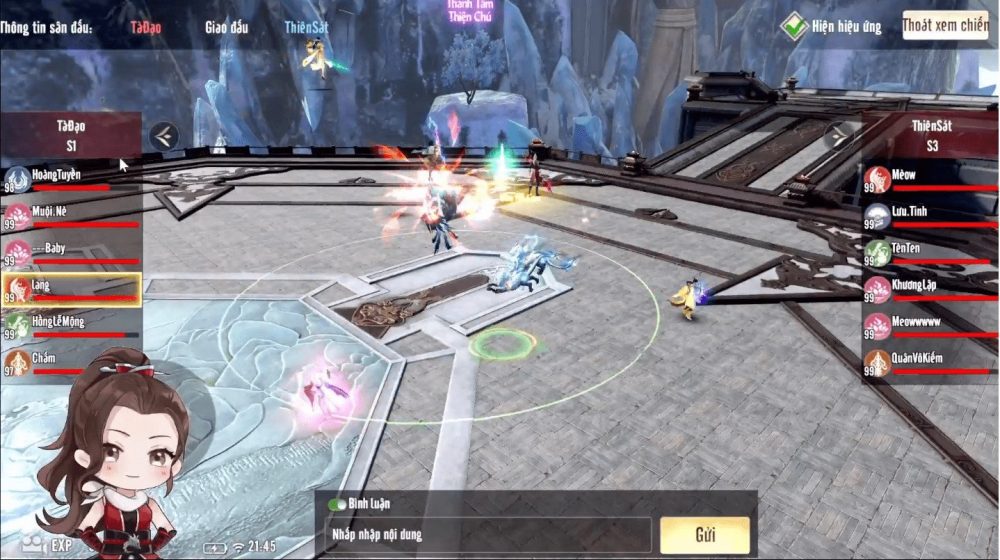Select highlighted player Lạng
The image size is (1000, 560).
[70, 289]
